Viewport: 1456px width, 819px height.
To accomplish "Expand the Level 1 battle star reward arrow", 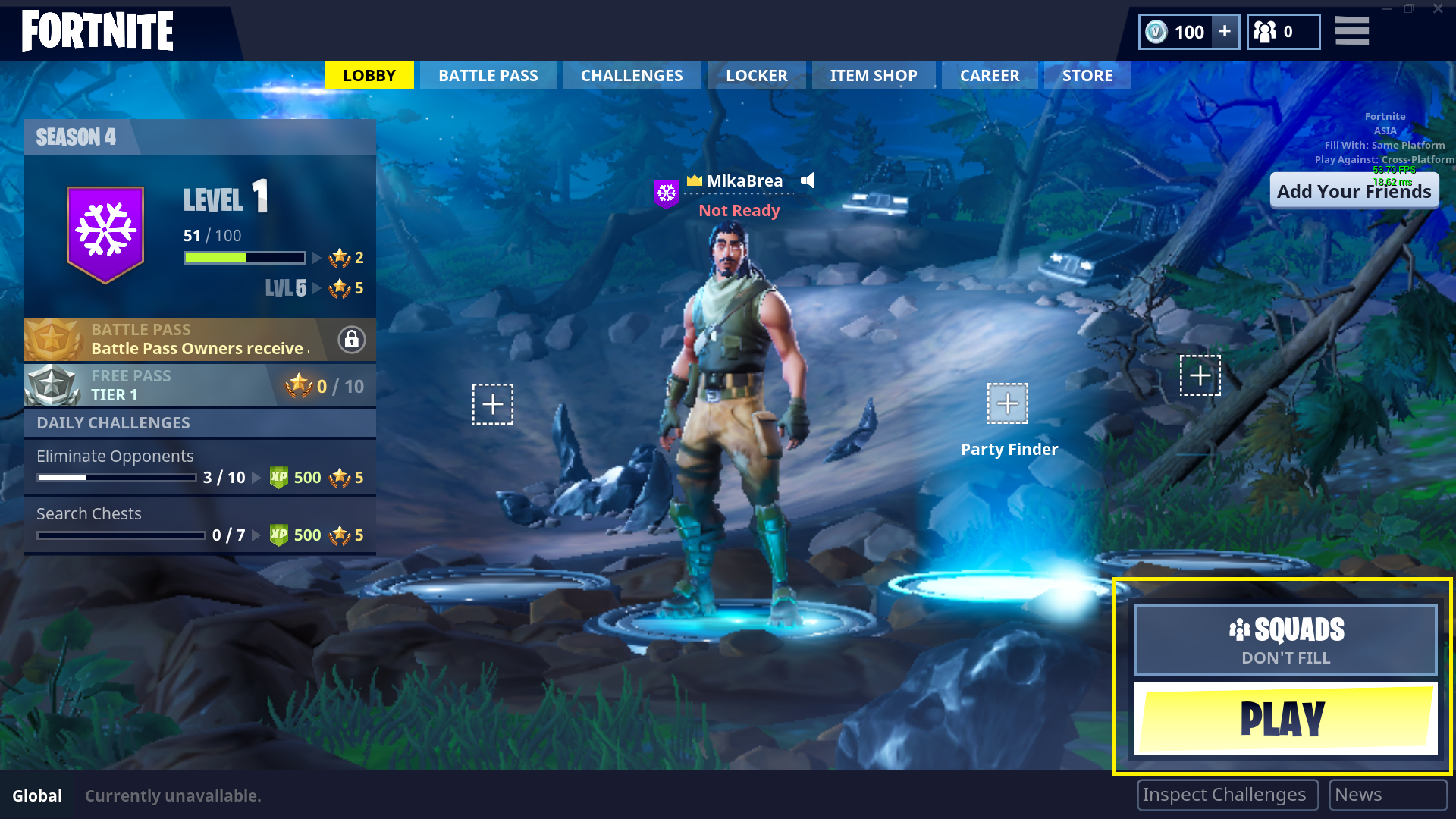I will tap(317, 258).
